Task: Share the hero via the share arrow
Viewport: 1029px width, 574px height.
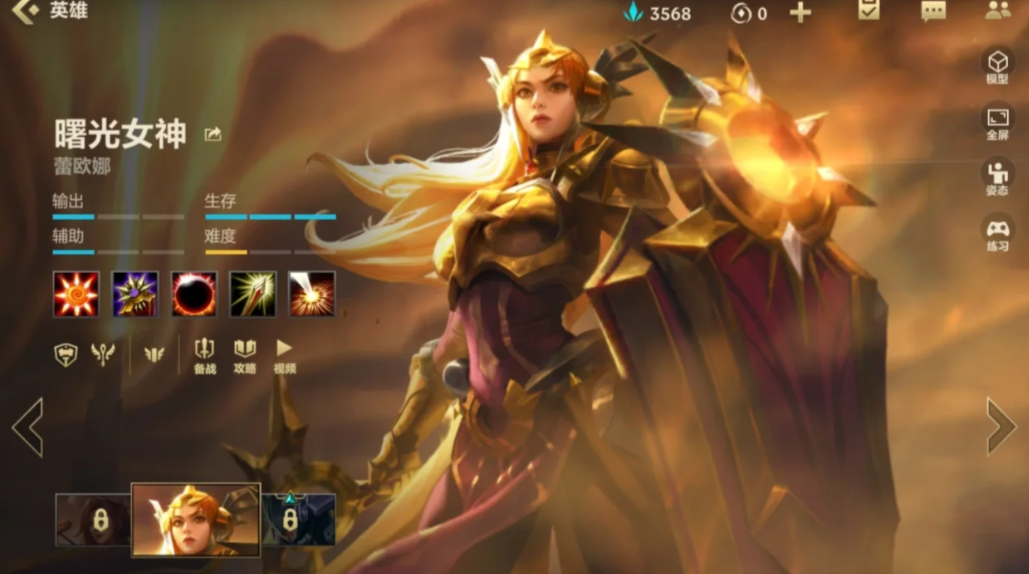Action: click(213, 135)
